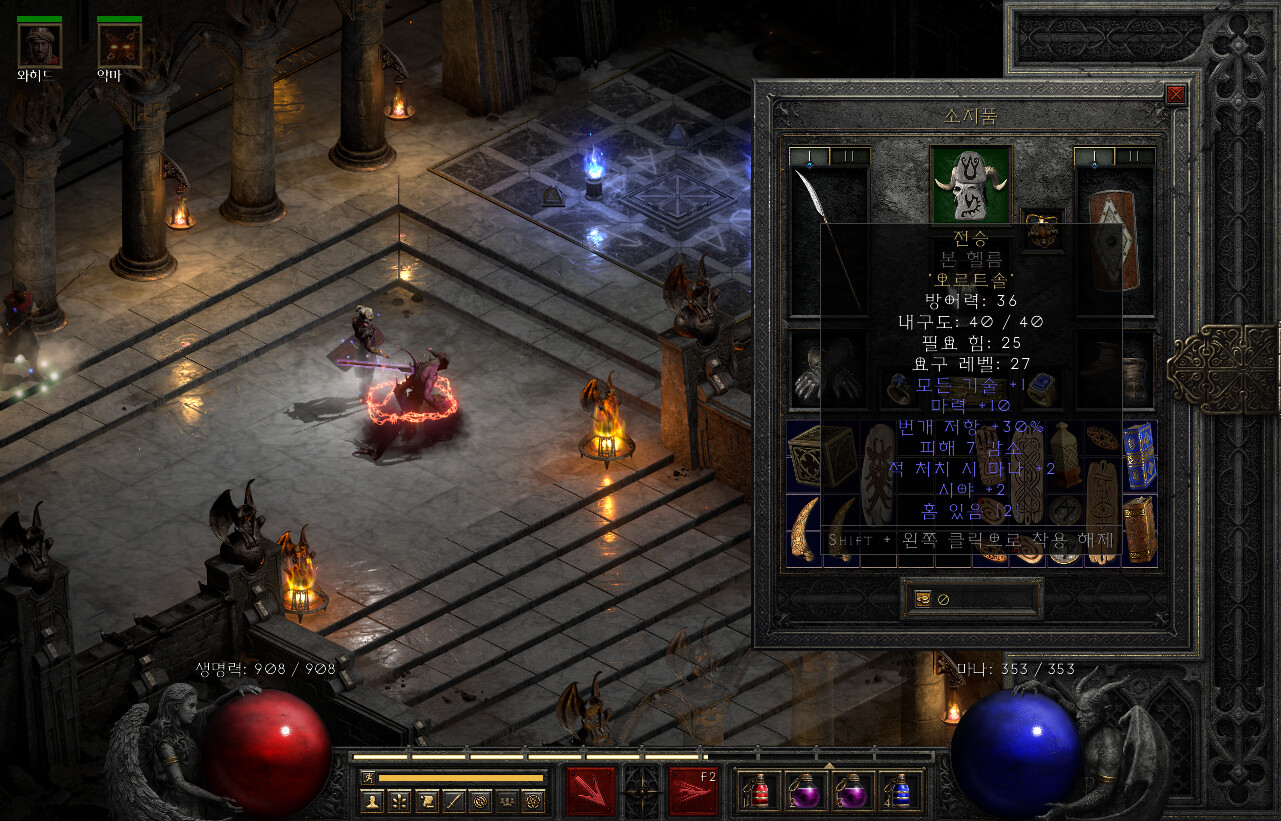This screenshot has width=1281, height=821.
Task: Open the 와히드 mercenary portrait
Action: [x=39, y=45]
